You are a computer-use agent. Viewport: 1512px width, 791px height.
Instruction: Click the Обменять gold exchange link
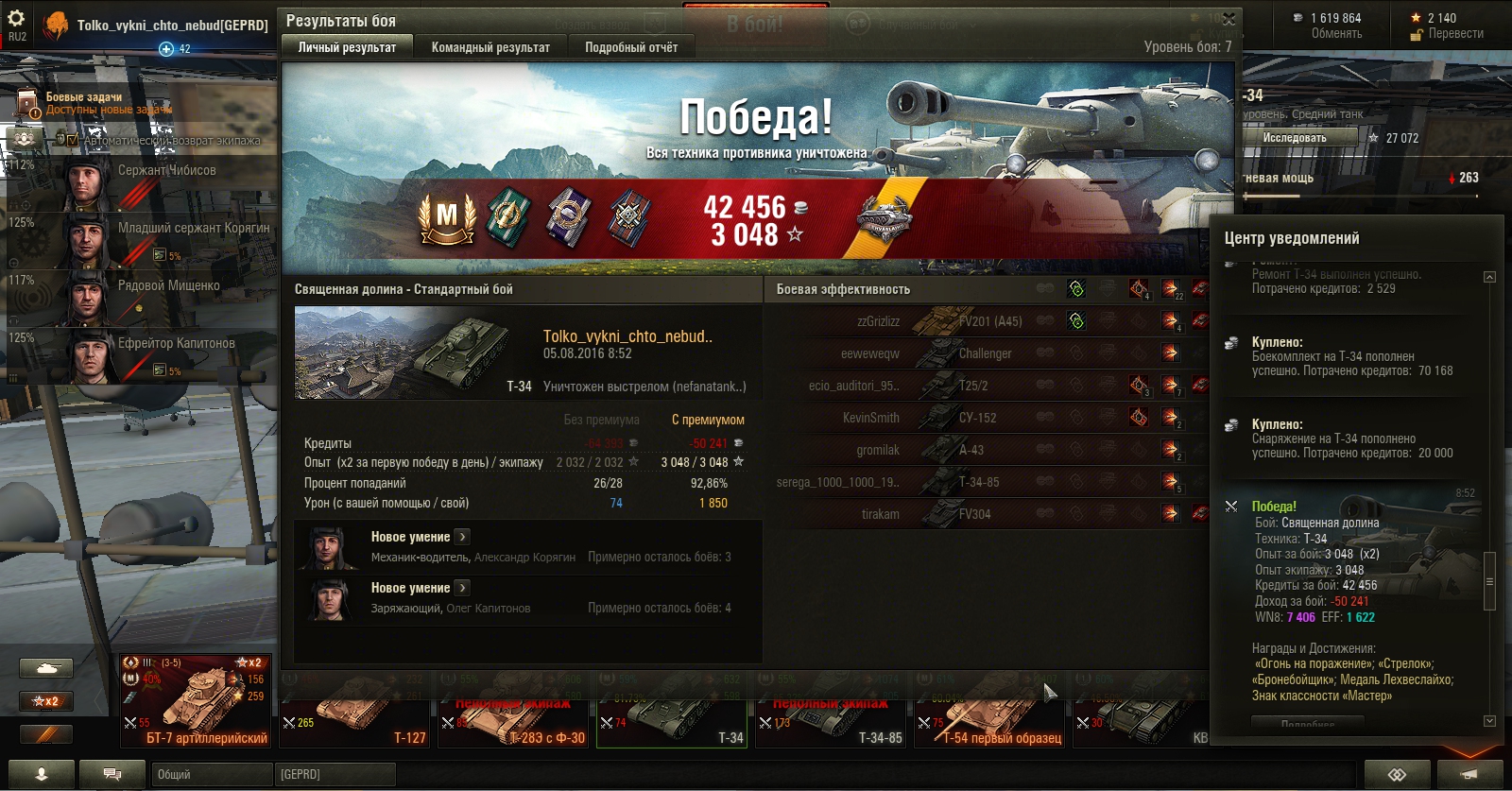pos(1336,34)
